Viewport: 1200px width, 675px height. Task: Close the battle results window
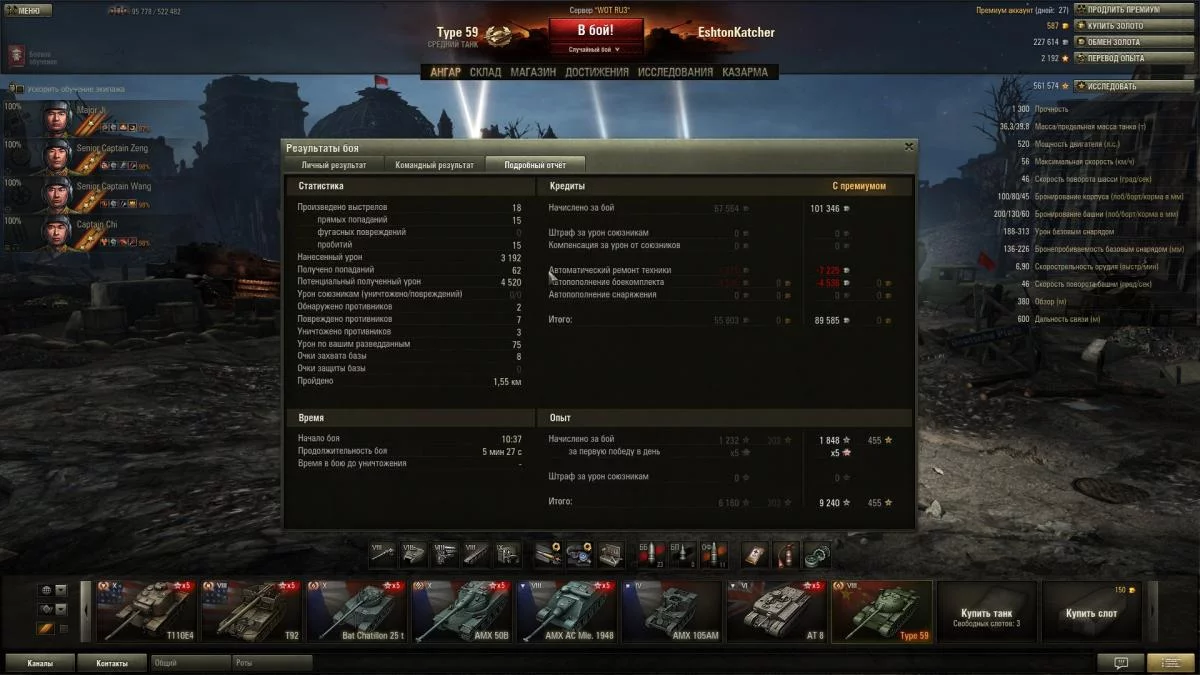pyautogui.click(x=908, y=146)
